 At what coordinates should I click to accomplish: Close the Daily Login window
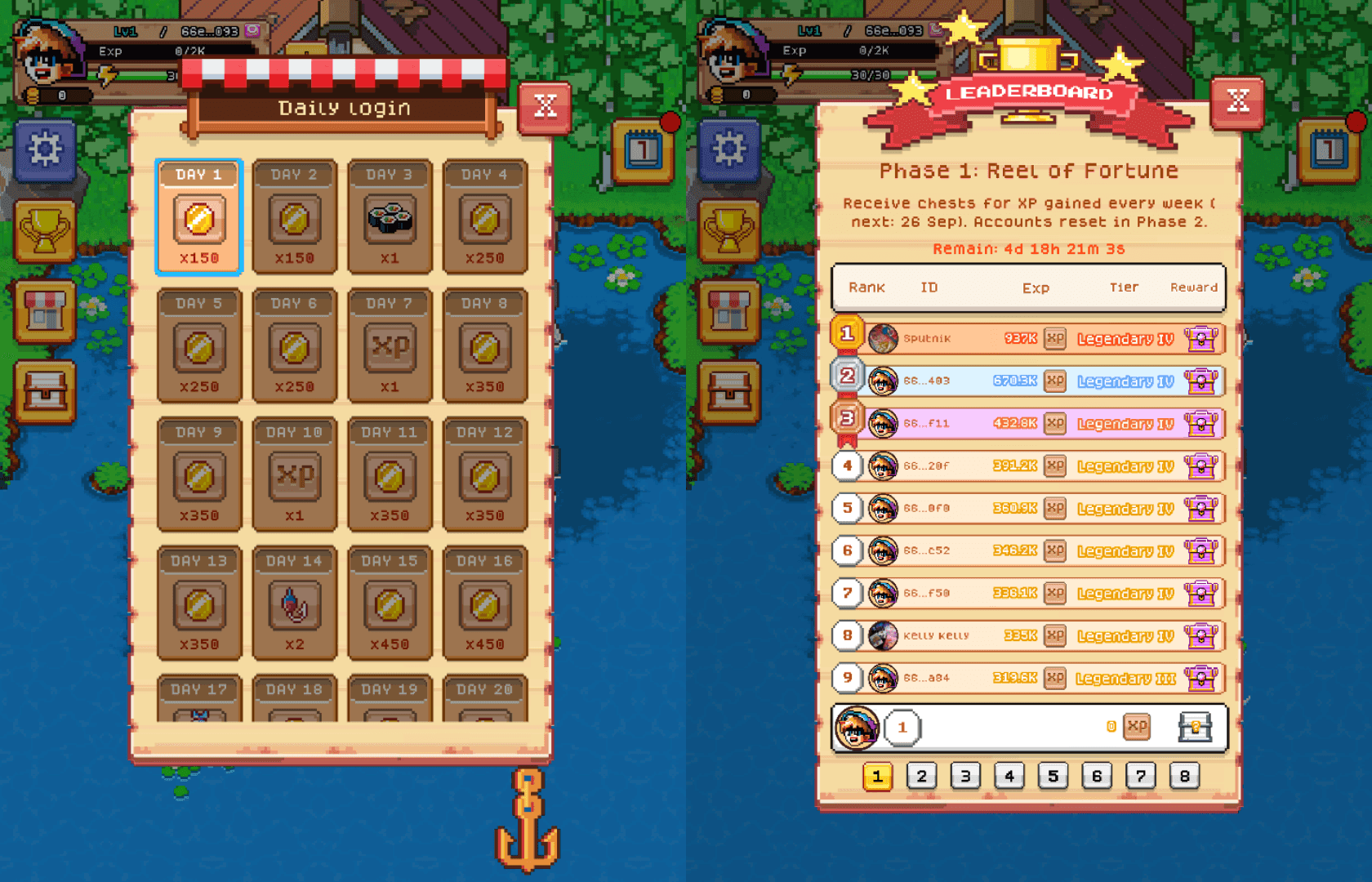pyautogui.click(x=544, y=106)
